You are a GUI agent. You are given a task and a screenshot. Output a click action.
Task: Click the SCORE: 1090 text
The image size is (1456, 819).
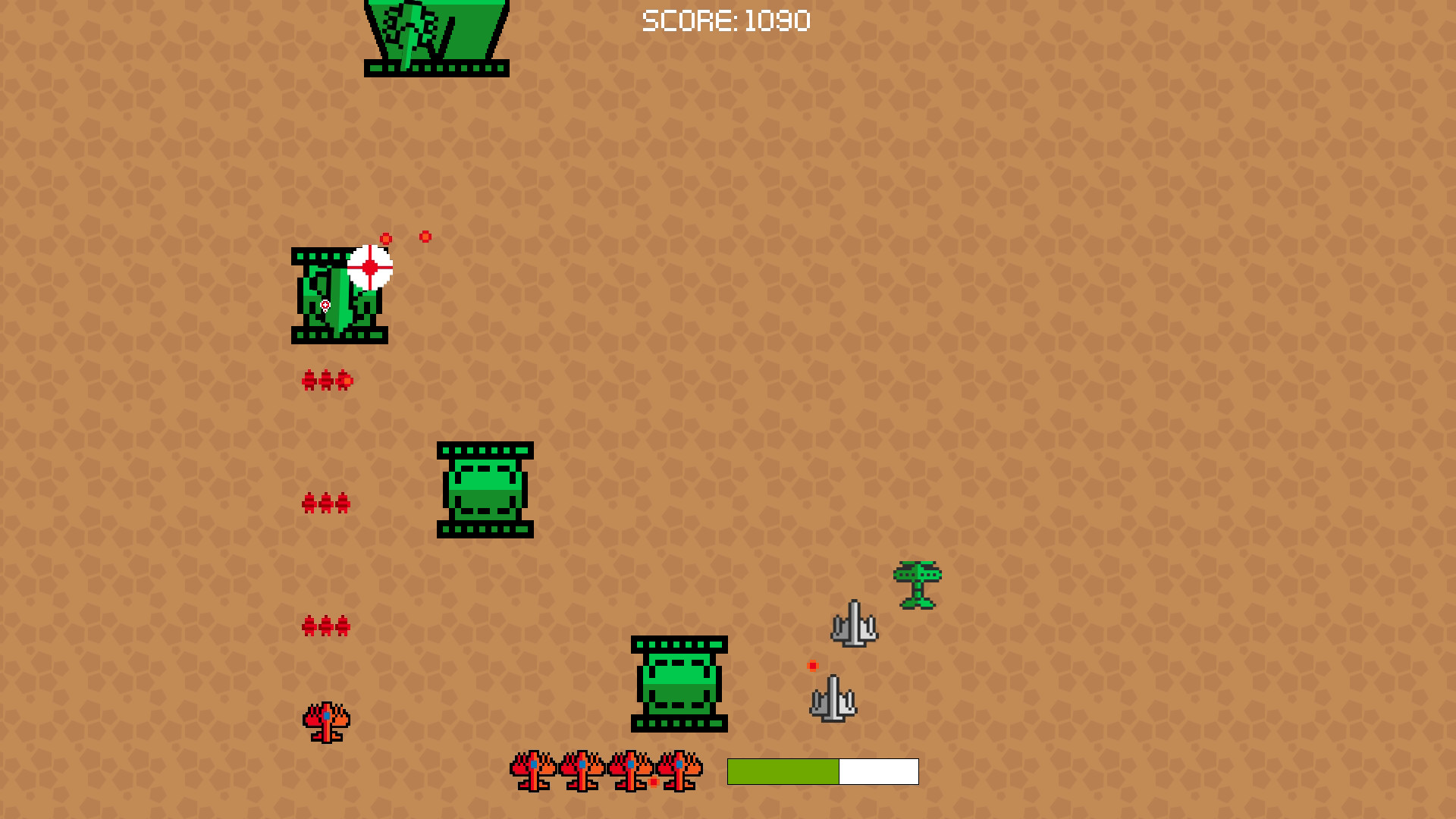point(726,21)
